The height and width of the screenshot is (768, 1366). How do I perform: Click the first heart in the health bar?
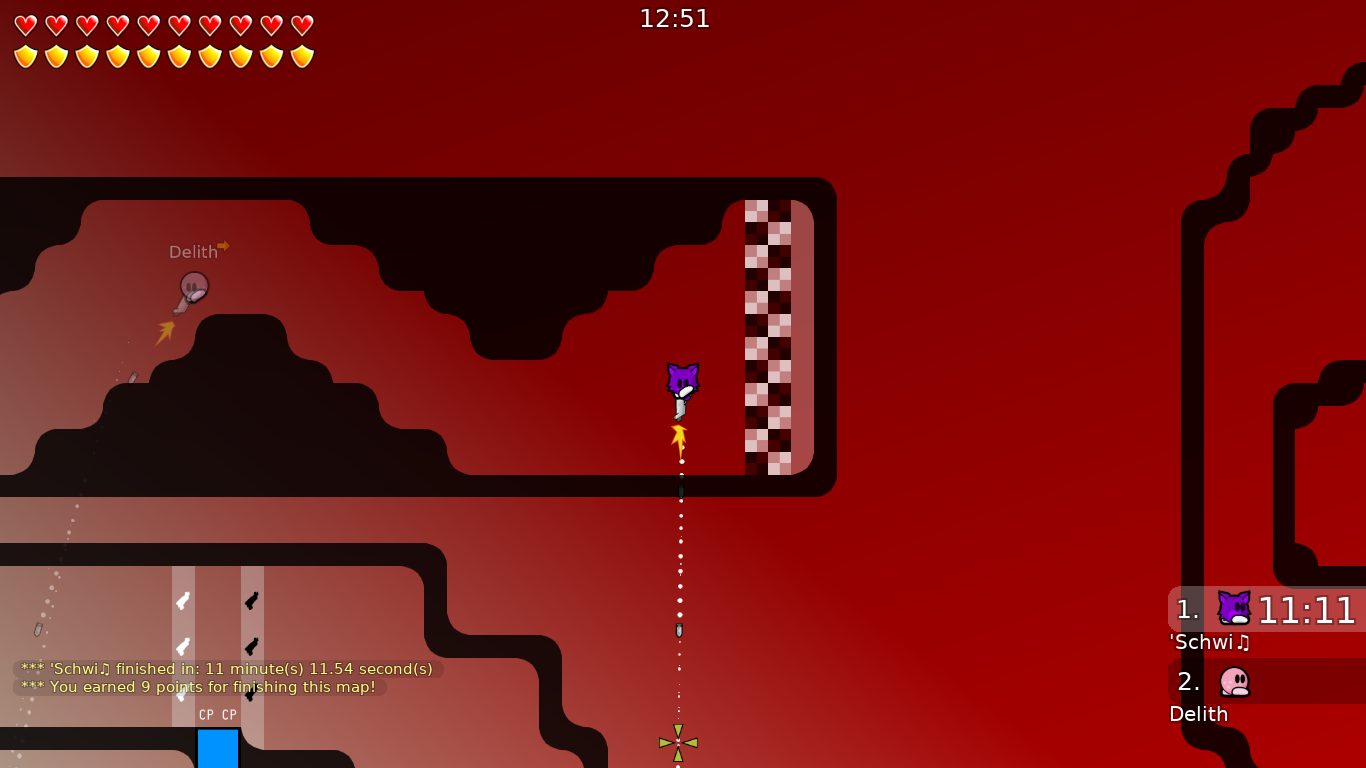(x=25, y=24)
